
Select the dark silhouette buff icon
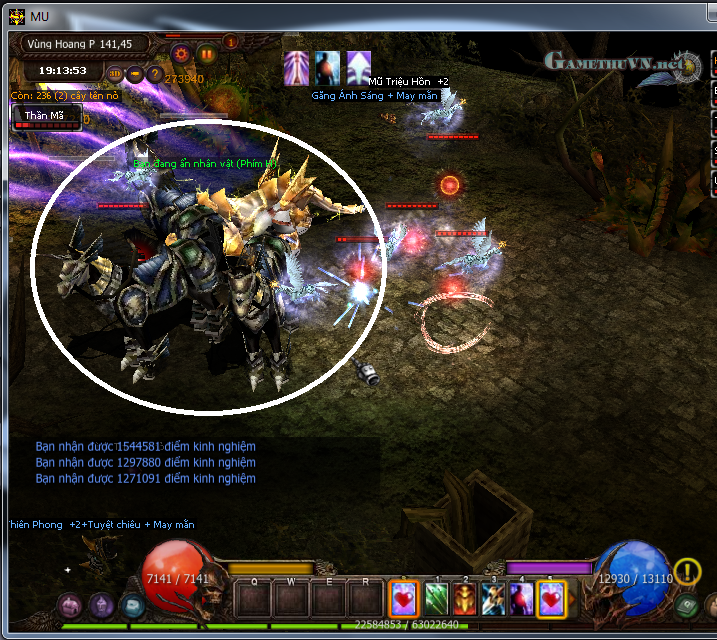pos(328,66)
